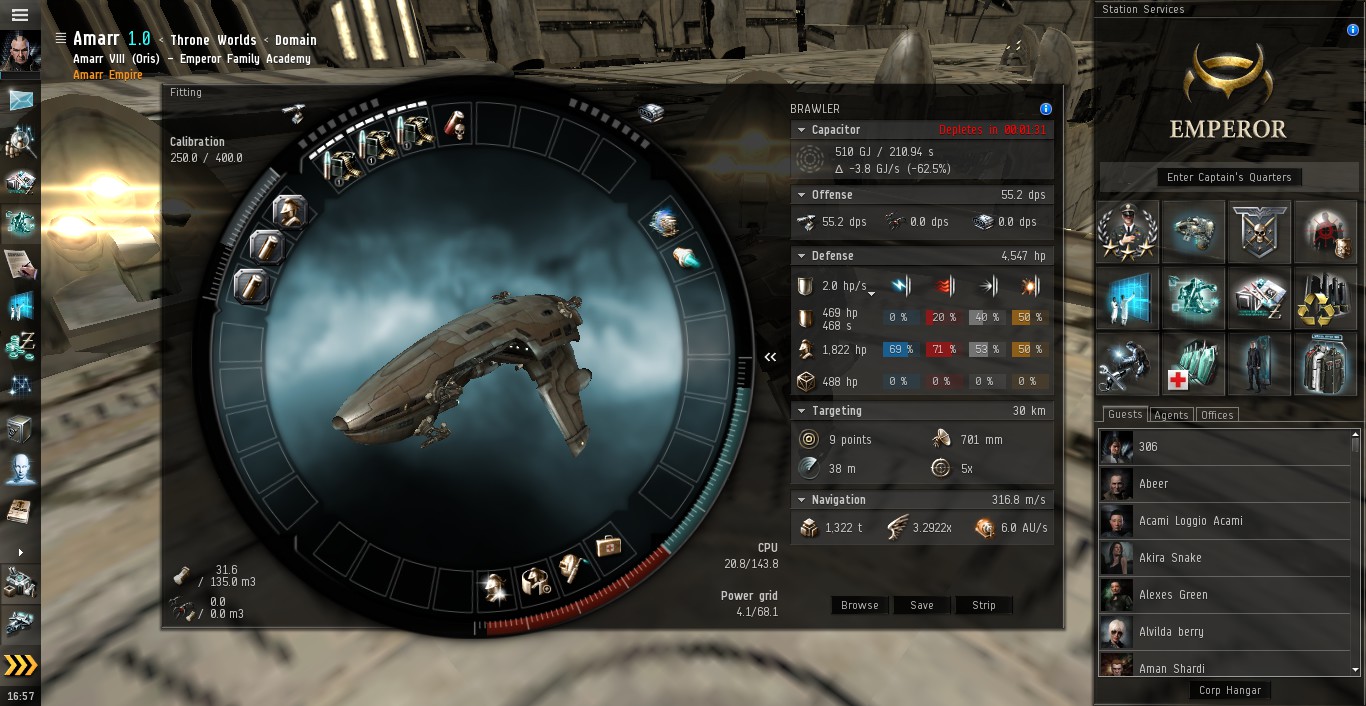Image resolution: width=1366 pixels, height=706 pixels.
Task: Open the main hamburger menu
Action: 20,15
